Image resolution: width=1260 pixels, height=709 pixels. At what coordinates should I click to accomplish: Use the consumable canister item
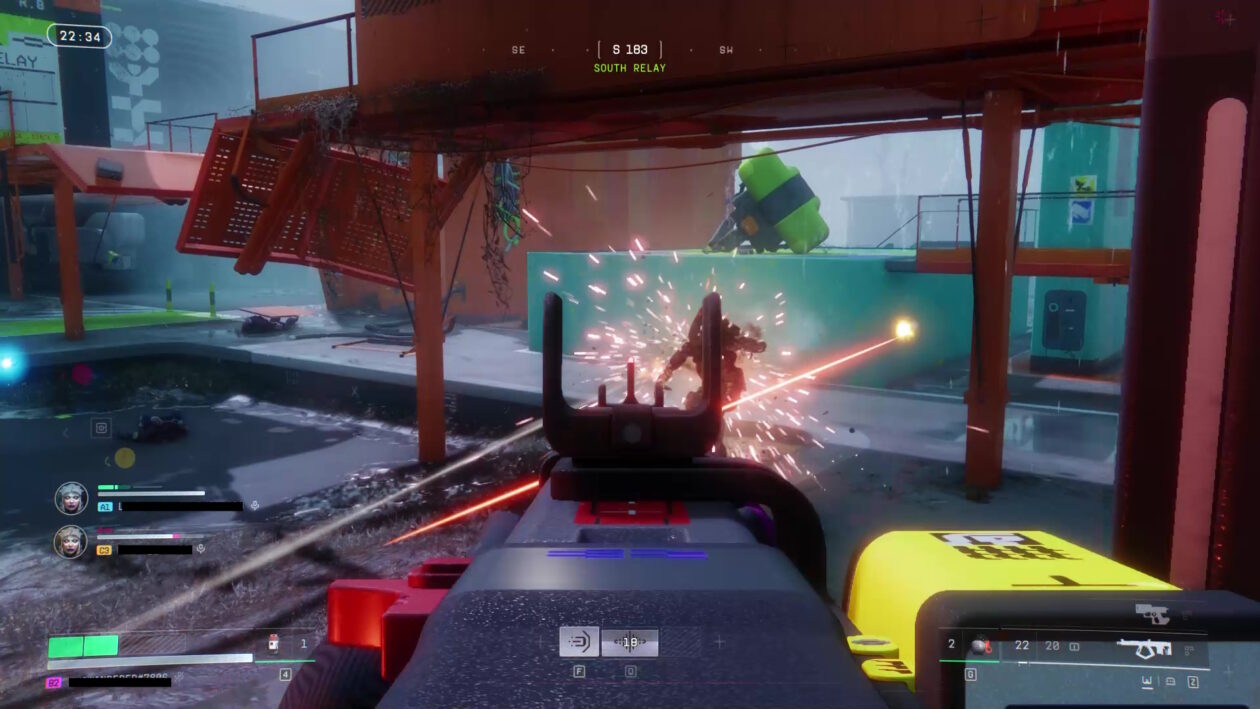pyautogui.click(x=273, y=645)
